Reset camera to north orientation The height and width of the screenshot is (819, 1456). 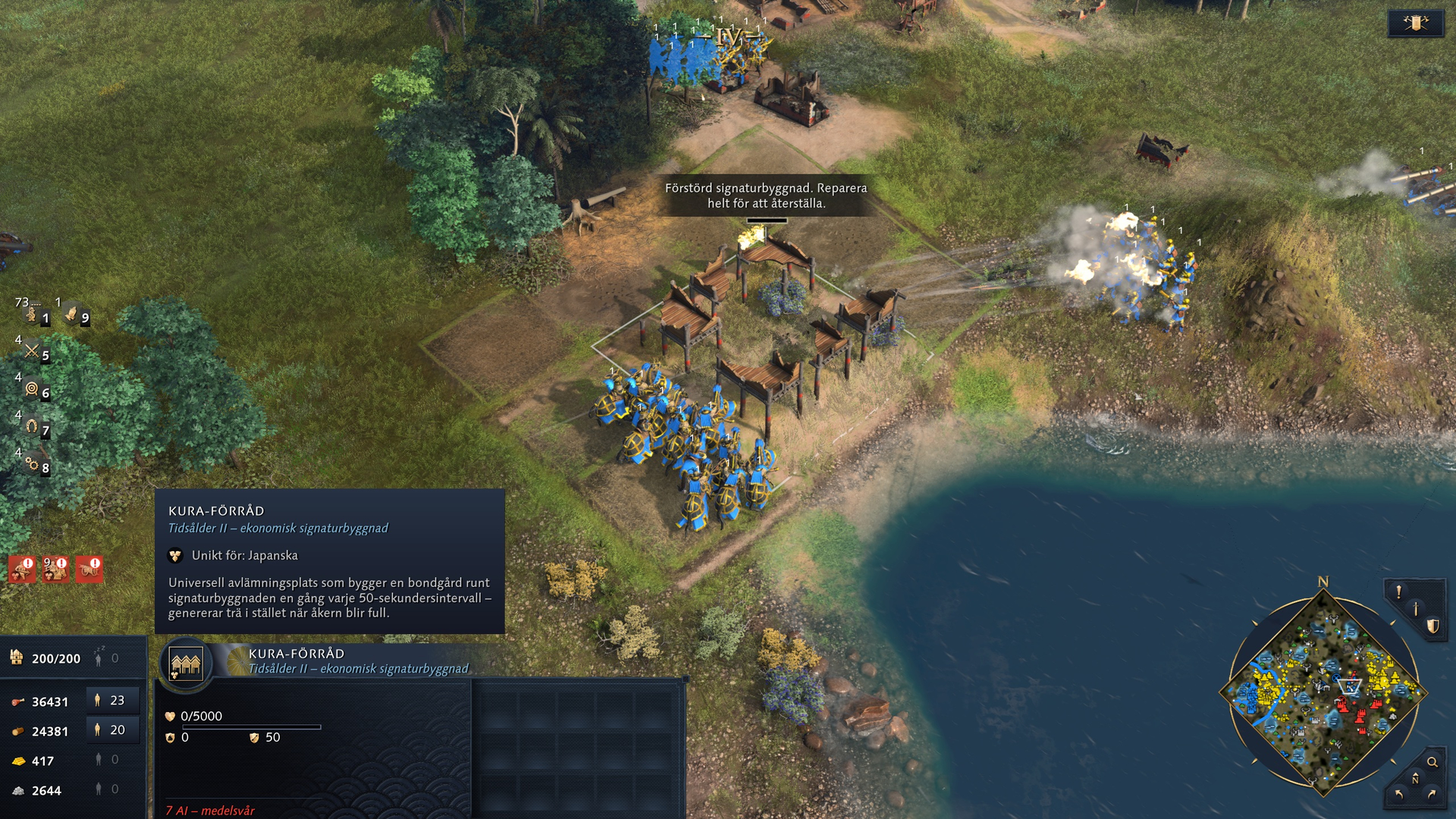pyautogui.click(x=1415, y=779)
